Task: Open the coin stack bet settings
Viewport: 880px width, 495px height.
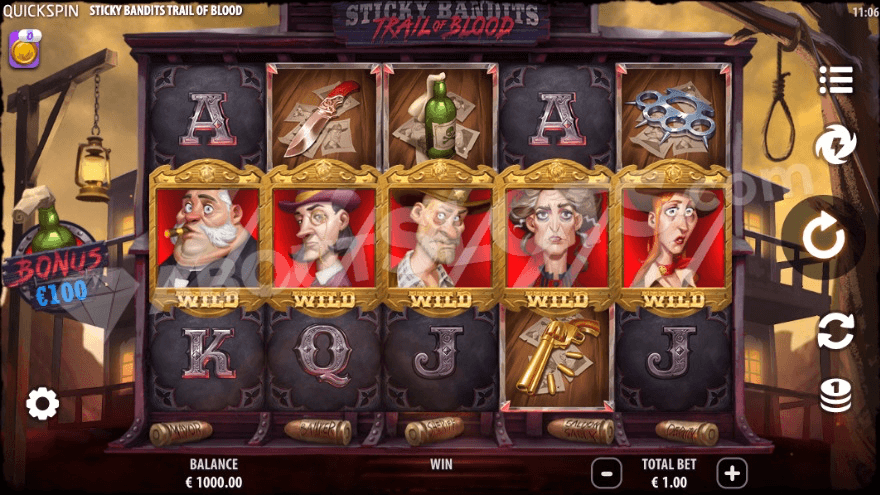Action: (835, 395)
